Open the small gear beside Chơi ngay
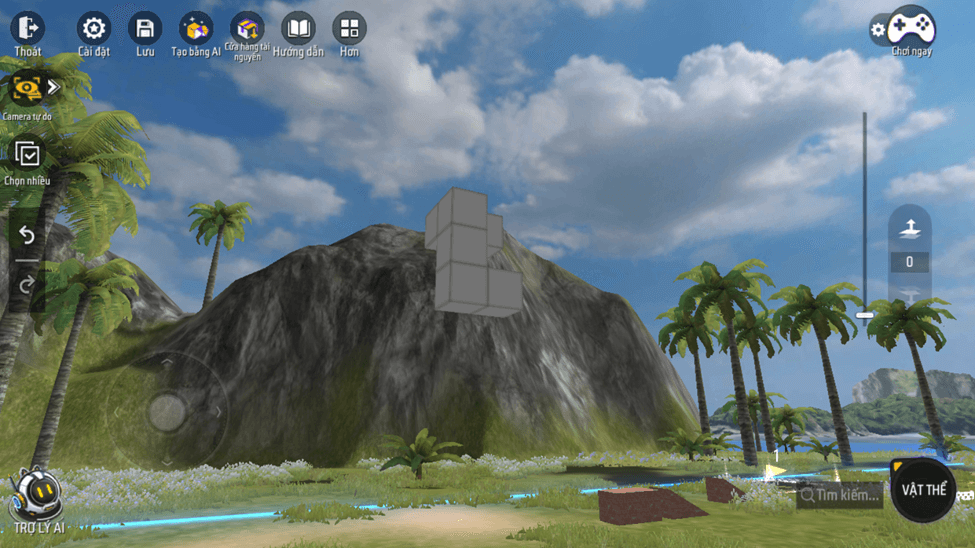The height and width of the screenshot is (548, 975). [878, 30]
